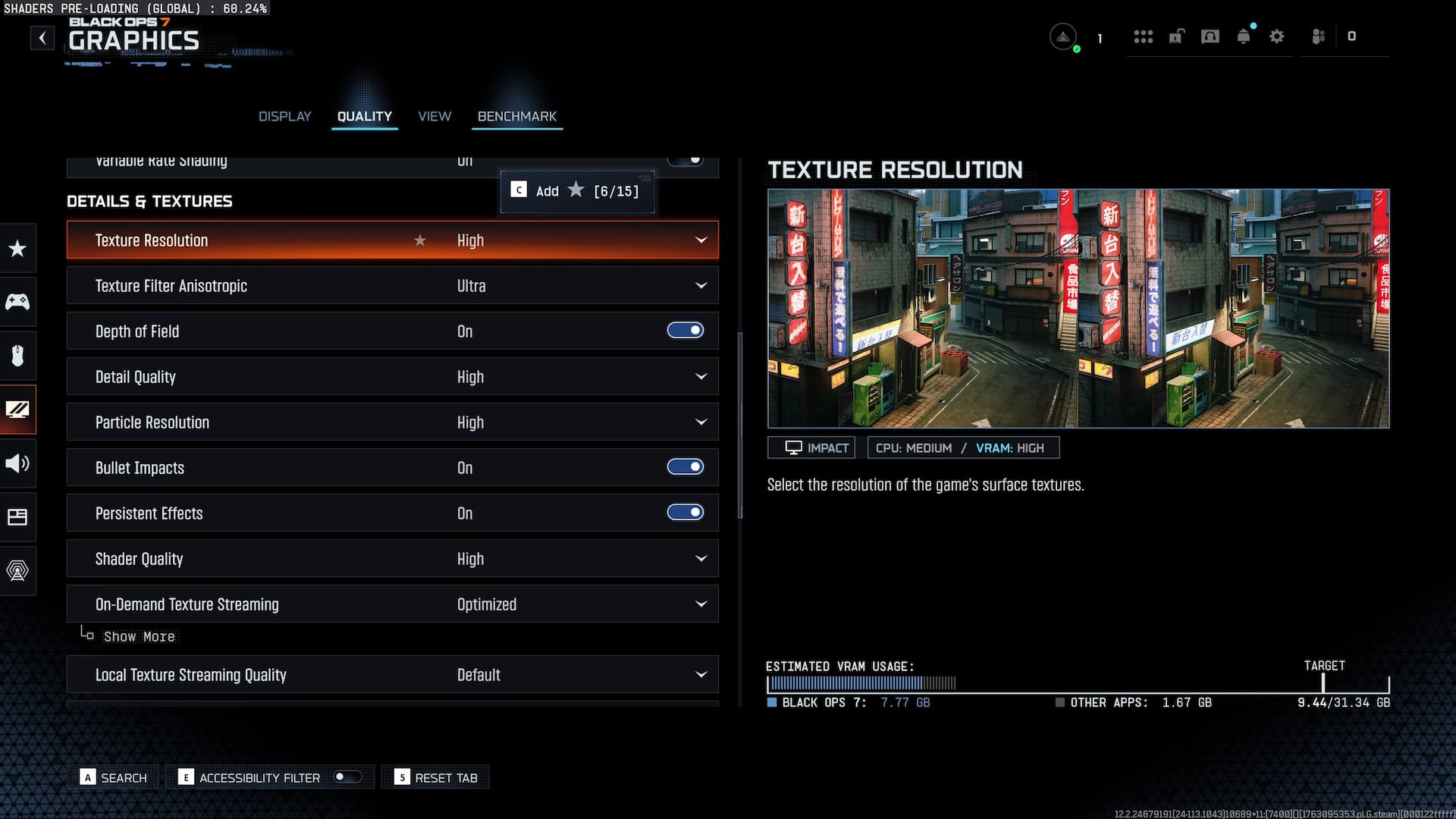Viewport: 1456px width, 819px height.
Task: Open the Telemetry settings icon
Action: pos(18,571)
